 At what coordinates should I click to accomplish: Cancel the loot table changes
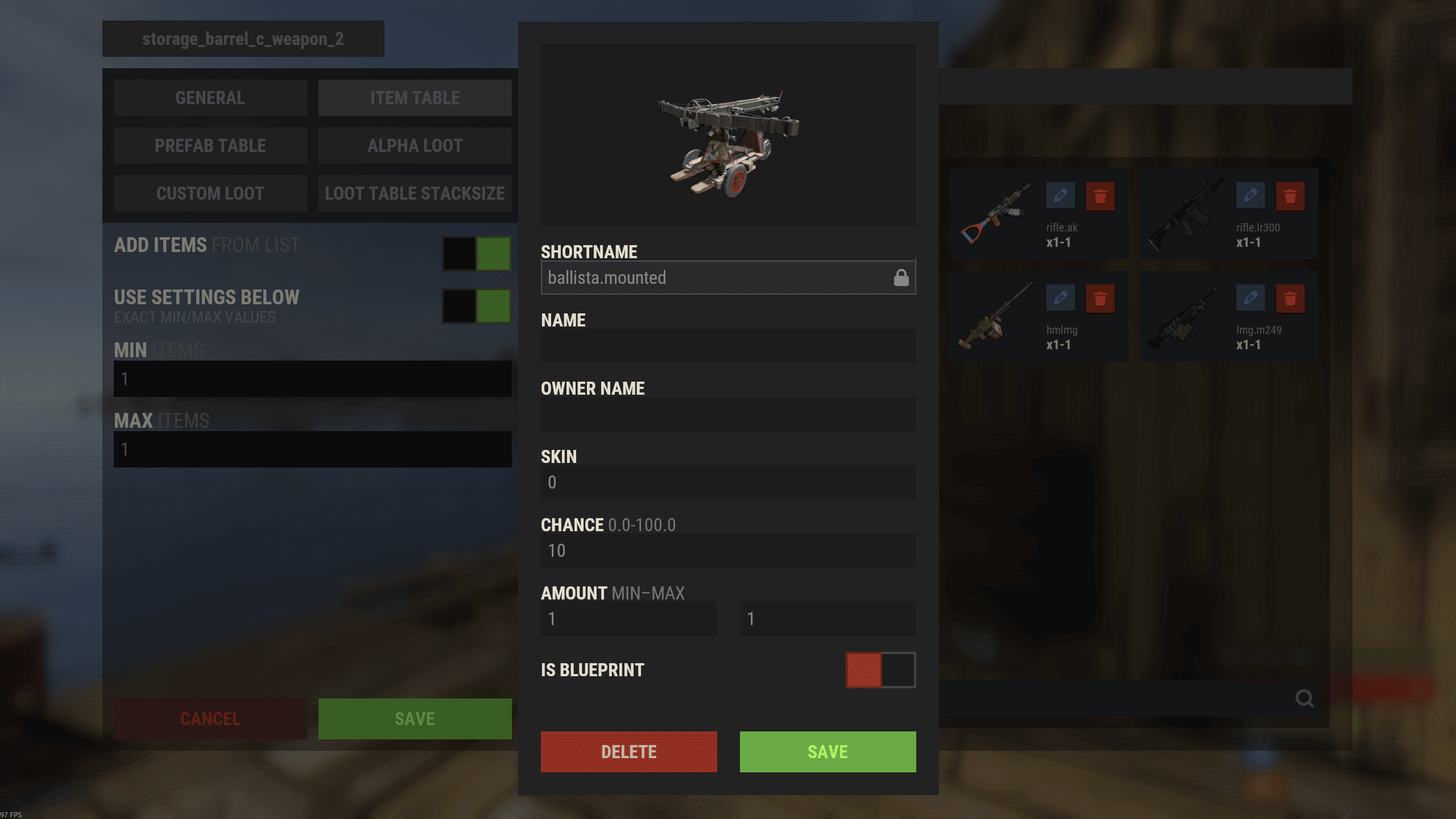click(x=210, y=719)
